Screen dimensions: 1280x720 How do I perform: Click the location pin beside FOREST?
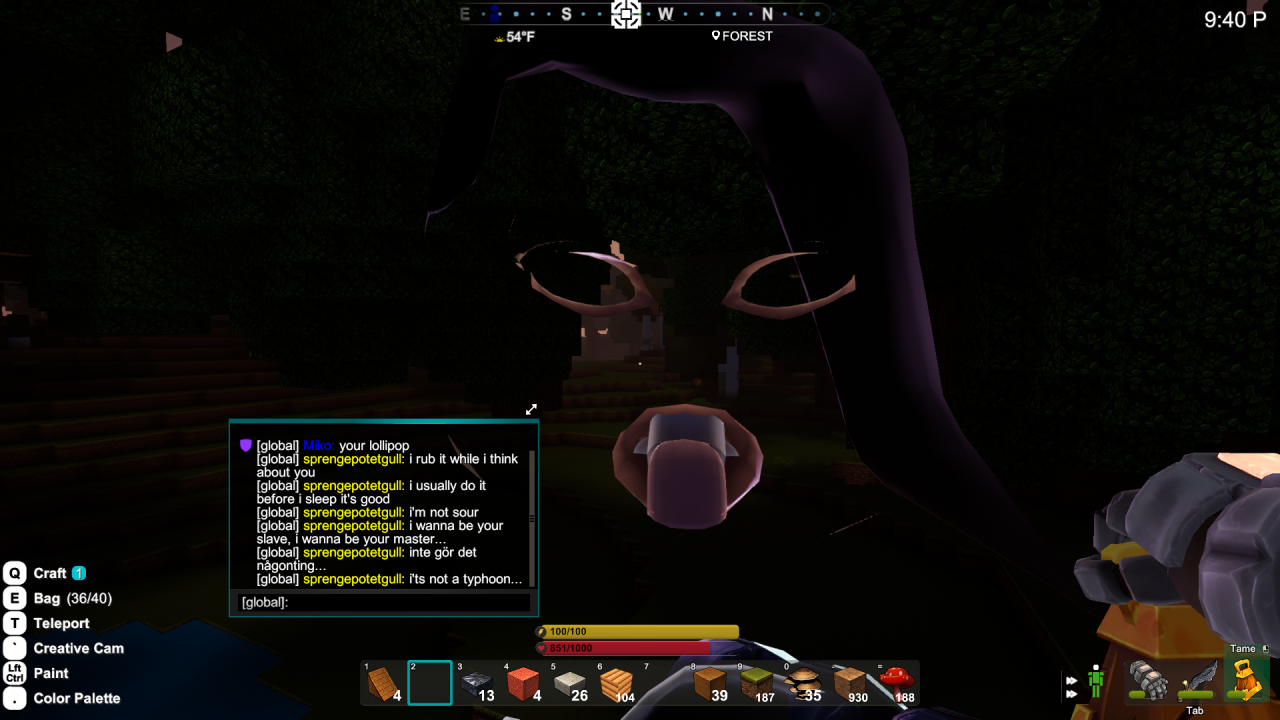pos(714,36)
